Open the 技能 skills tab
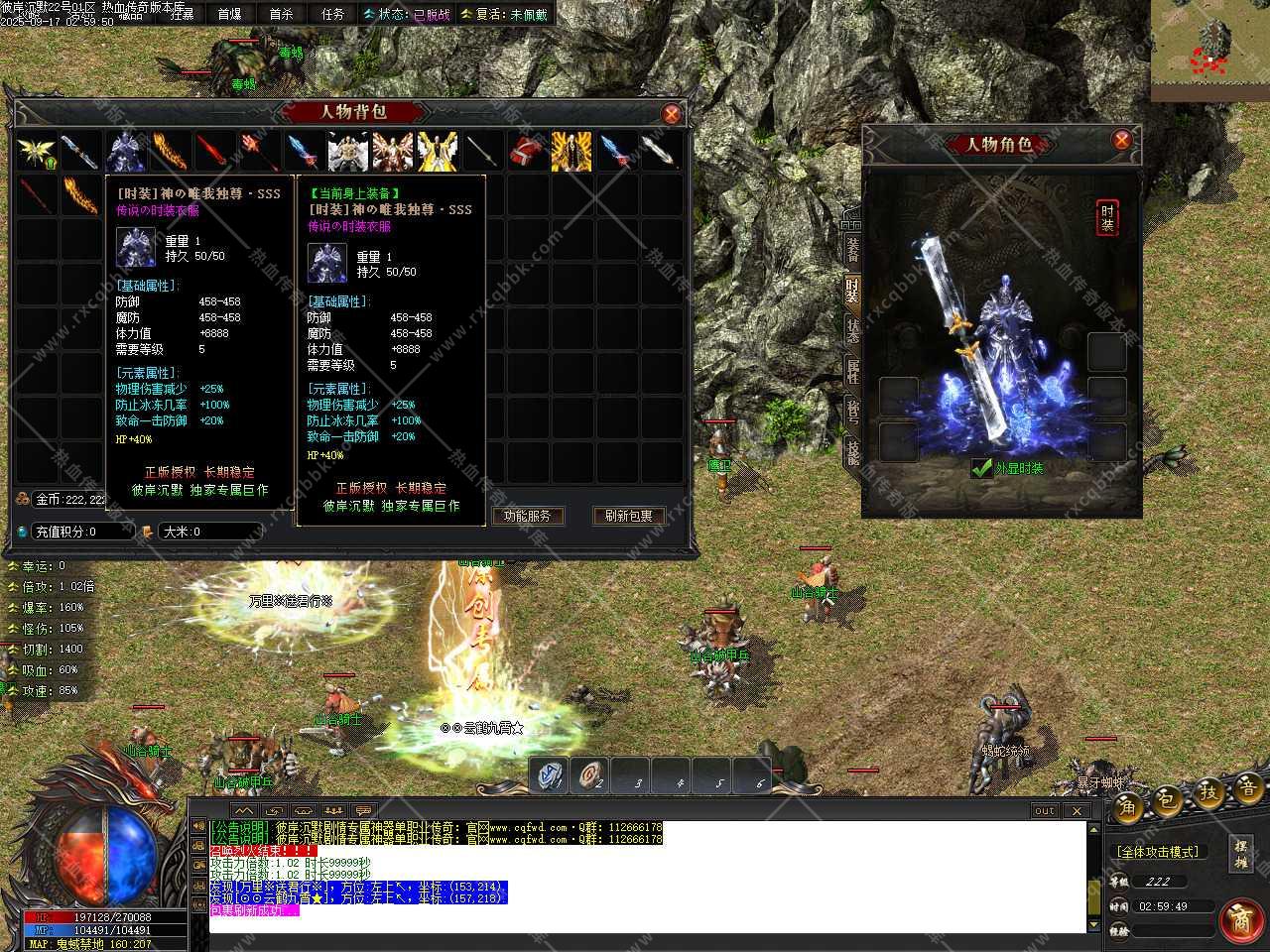1270x952 pixels. click(x=853, y=451)
